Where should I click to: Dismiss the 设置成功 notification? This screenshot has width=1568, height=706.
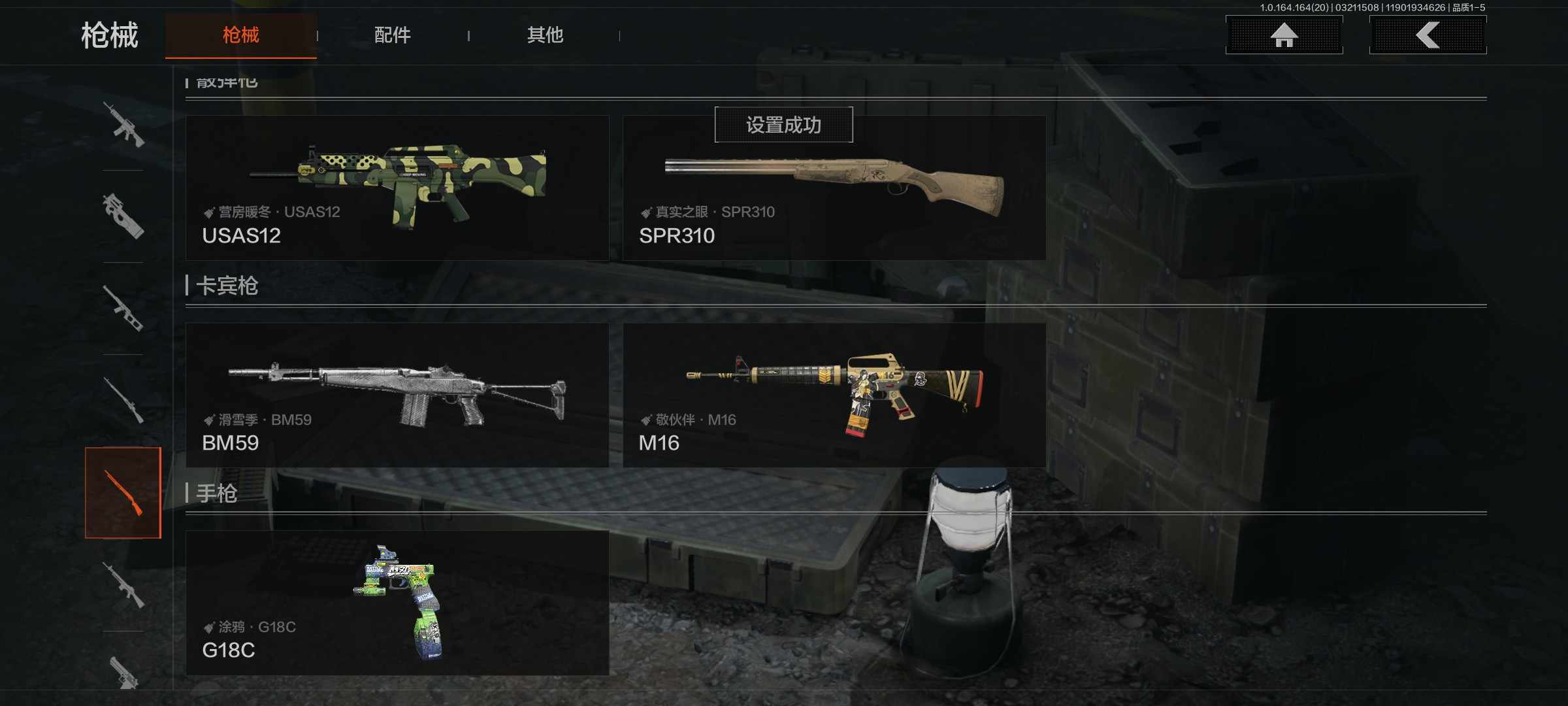point(783,124)
